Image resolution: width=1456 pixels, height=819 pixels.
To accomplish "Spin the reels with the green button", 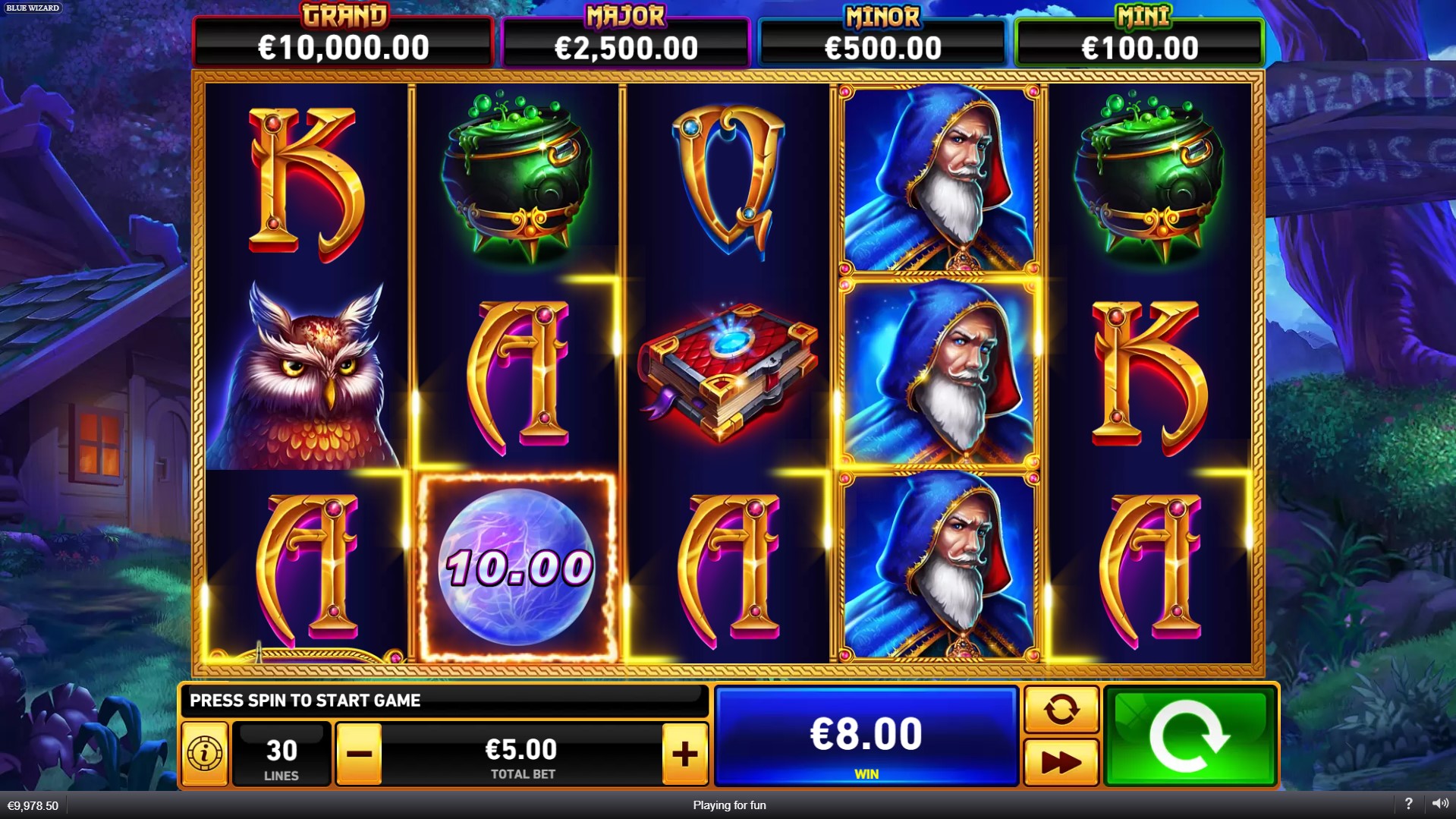I will click(x=1189, y=736).
